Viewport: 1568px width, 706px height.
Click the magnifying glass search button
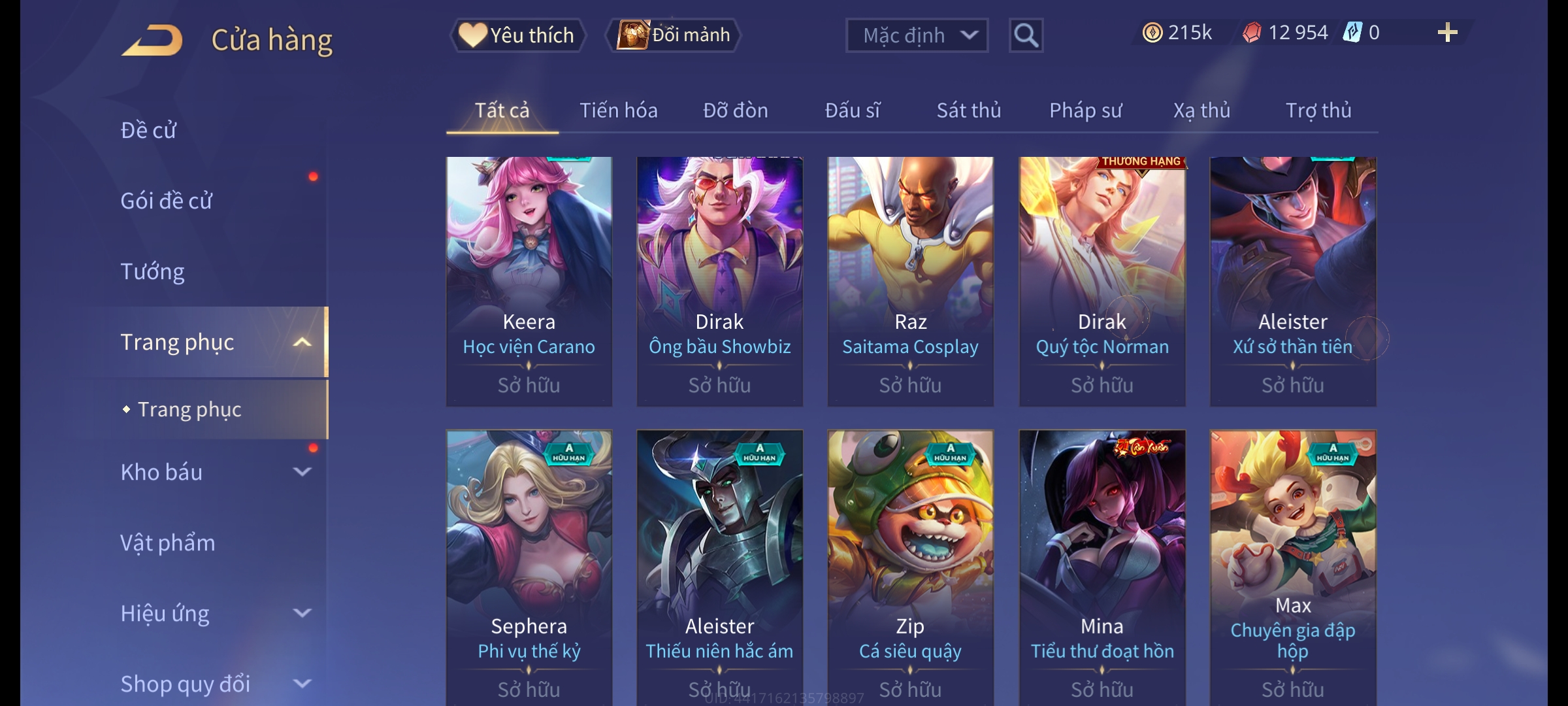[x=1026, y=35]
